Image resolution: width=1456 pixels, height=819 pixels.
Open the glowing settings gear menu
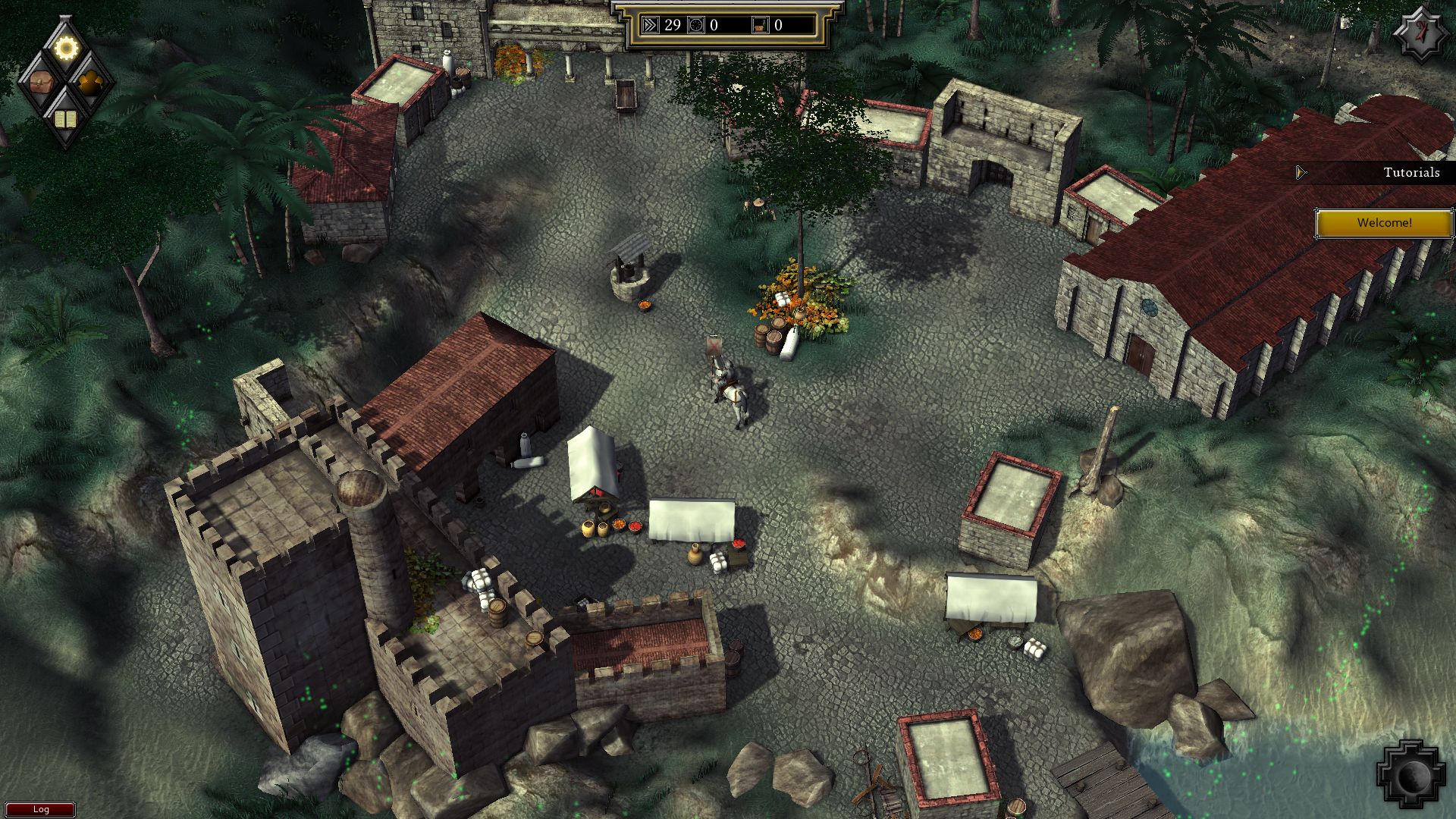click(x=64, y=47)
